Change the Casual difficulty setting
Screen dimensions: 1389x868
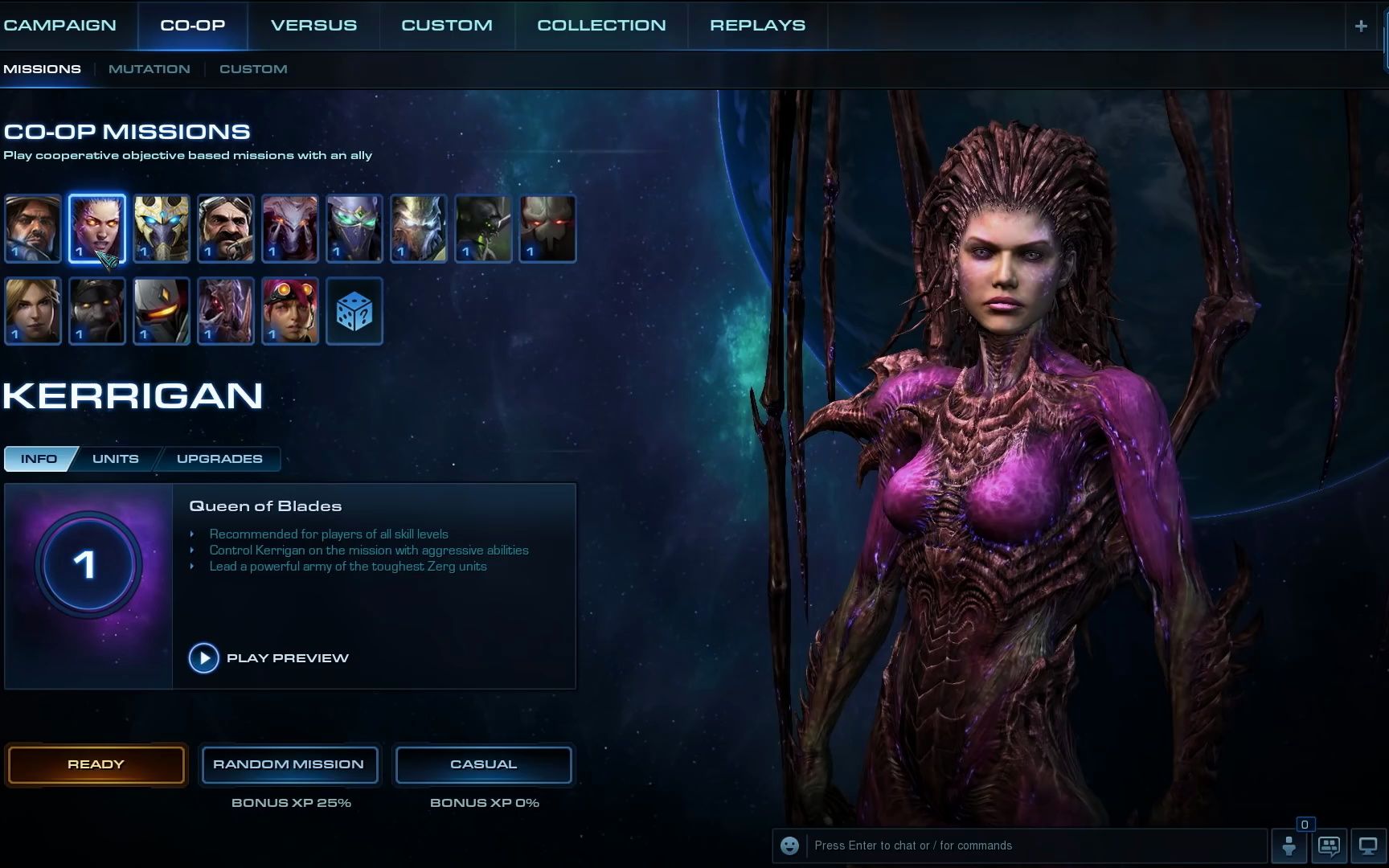point(483,764)
